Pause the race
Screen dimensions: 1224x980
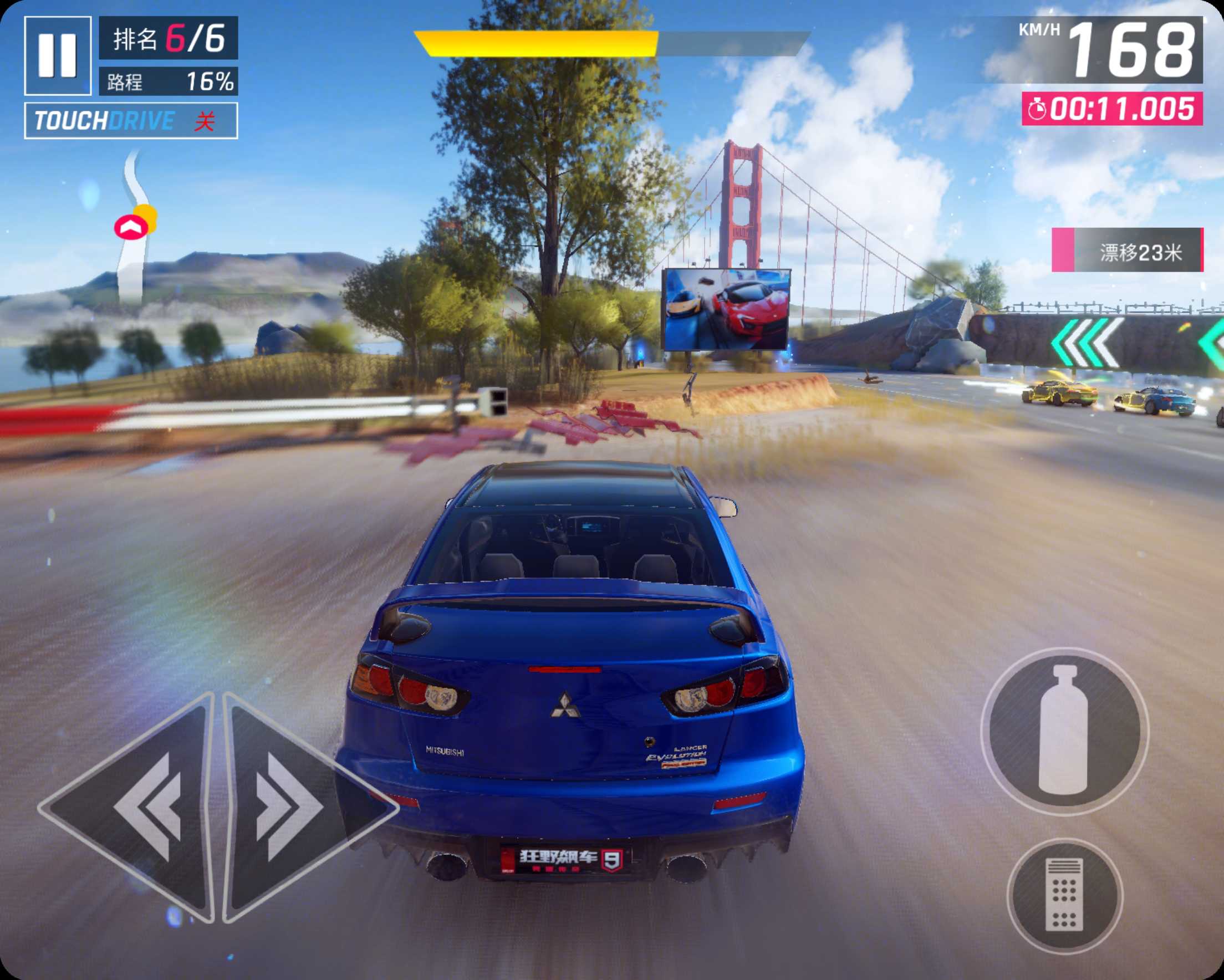click(x=57, y=55)
